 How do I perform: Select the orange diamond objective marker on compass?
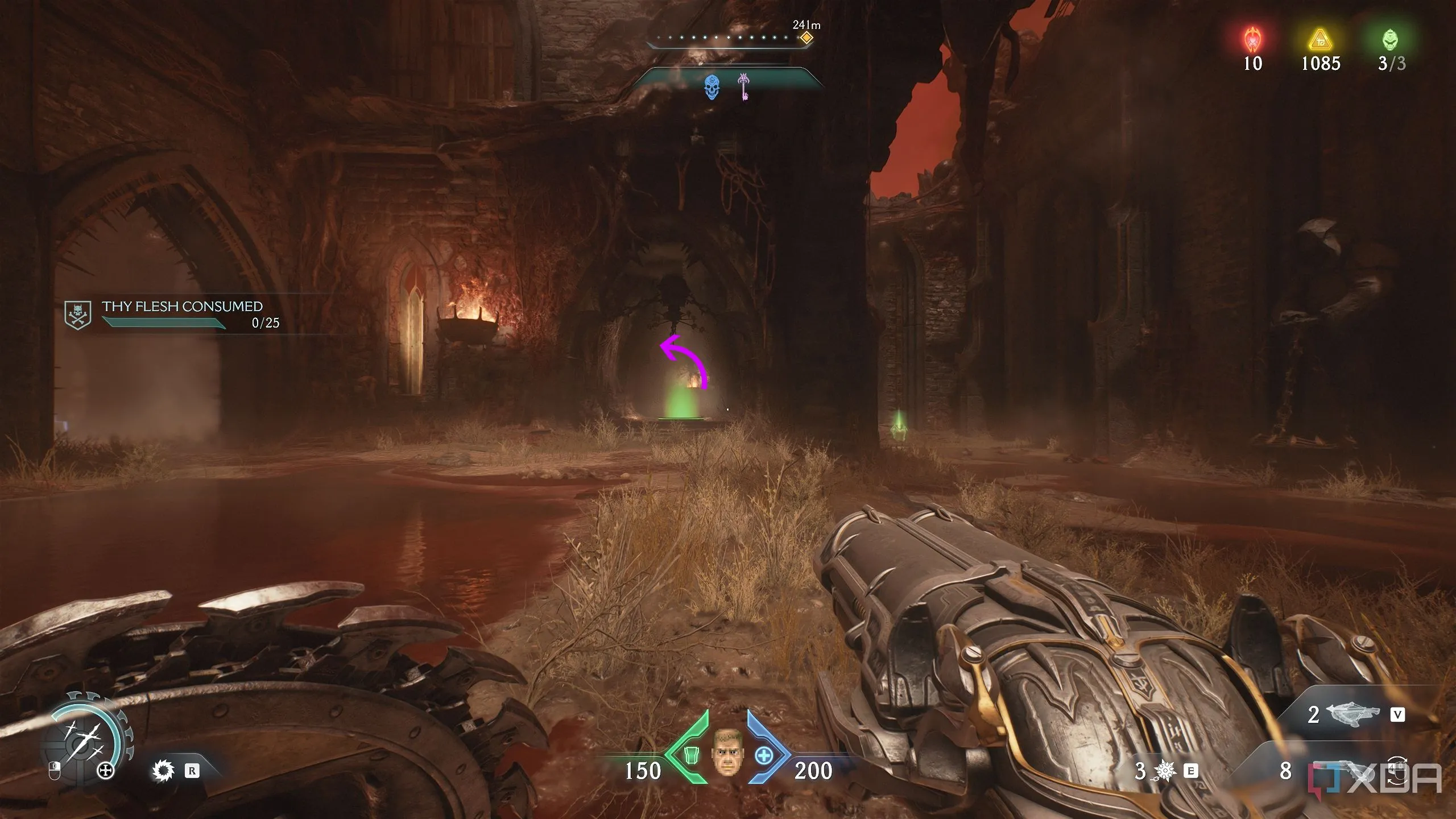pos(806,38)
